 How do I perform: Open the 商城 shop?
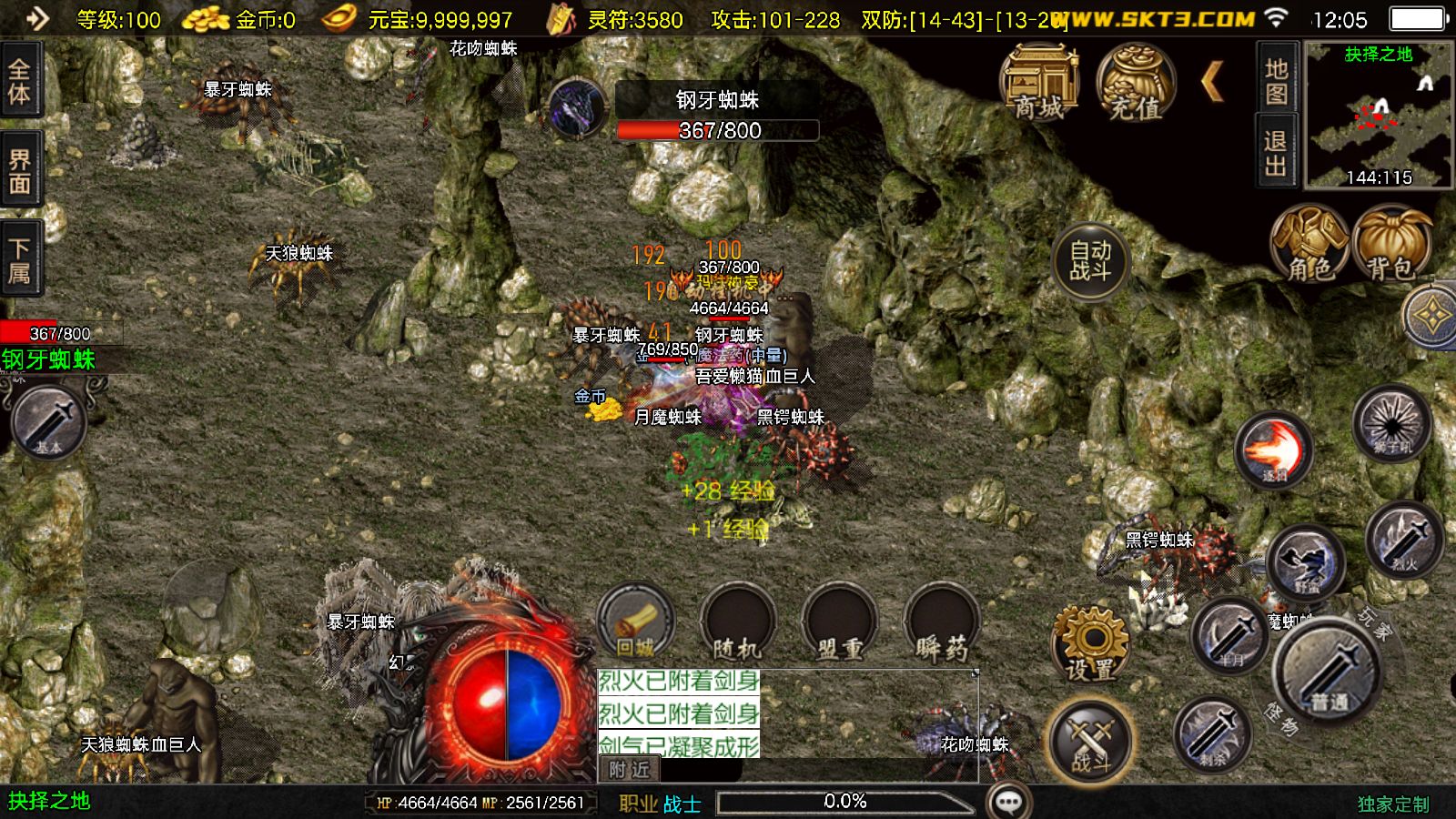[1039, 82]
